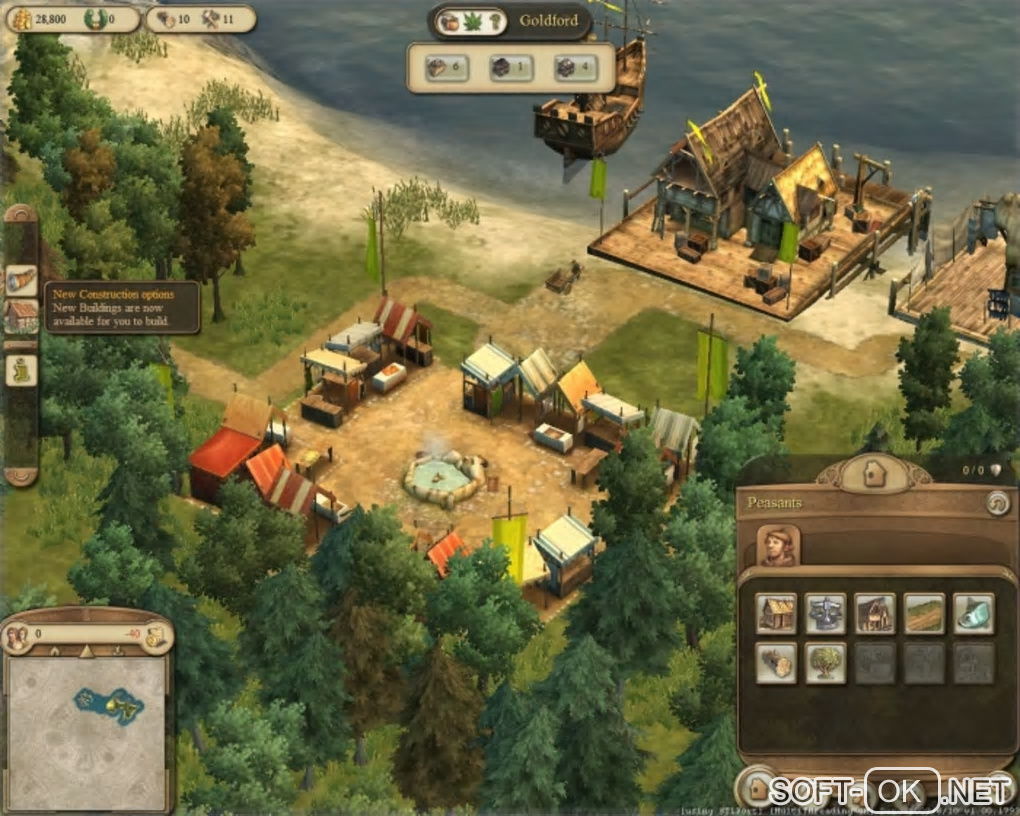The image size is (1020, 816).
Task: Click the round arrow button beside Peasants
Action: [x=996, y=503]
